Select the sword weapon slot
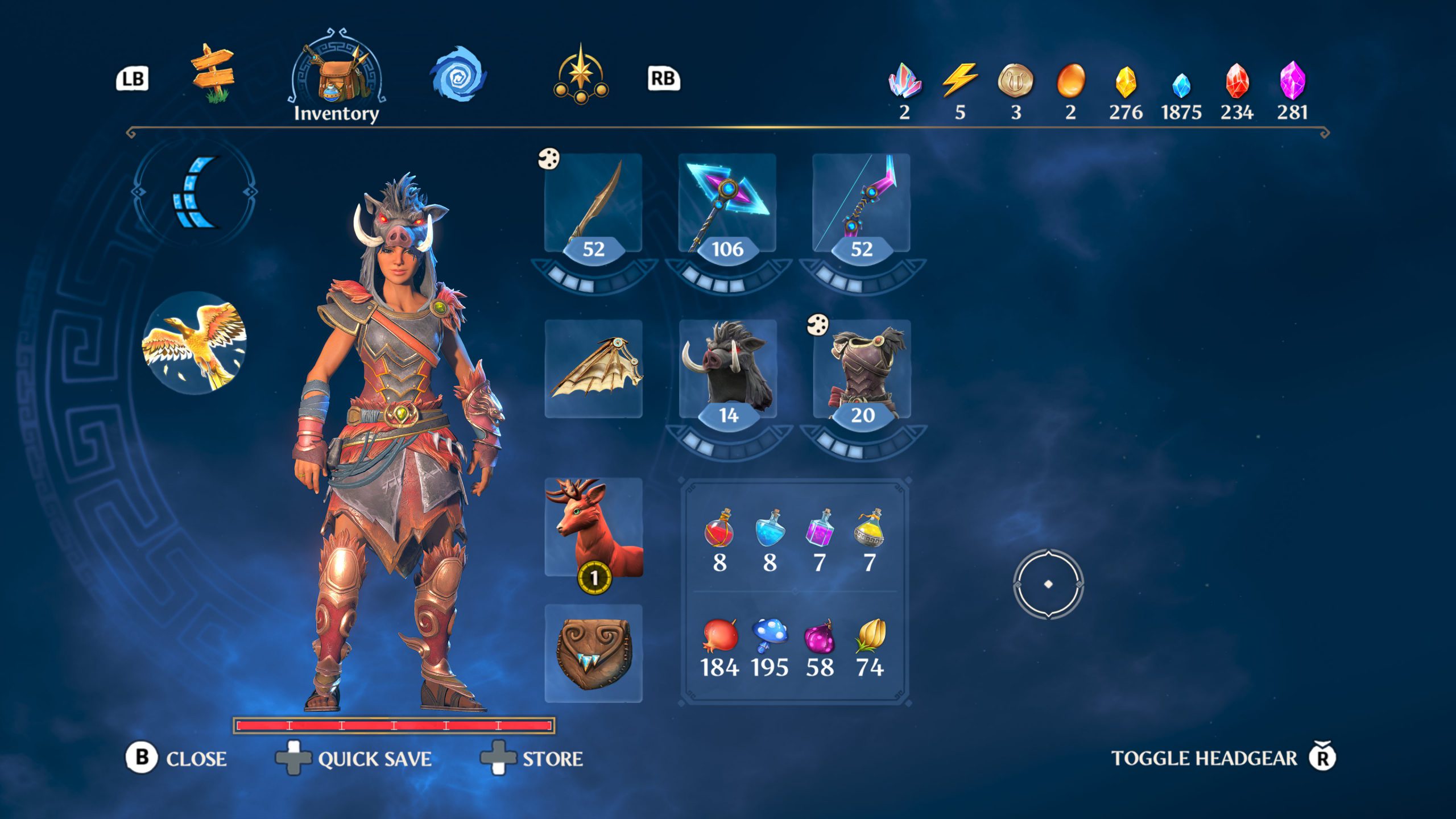This screenshot has width=1456, height=819. pyautogui.click(x=593, y=204)
